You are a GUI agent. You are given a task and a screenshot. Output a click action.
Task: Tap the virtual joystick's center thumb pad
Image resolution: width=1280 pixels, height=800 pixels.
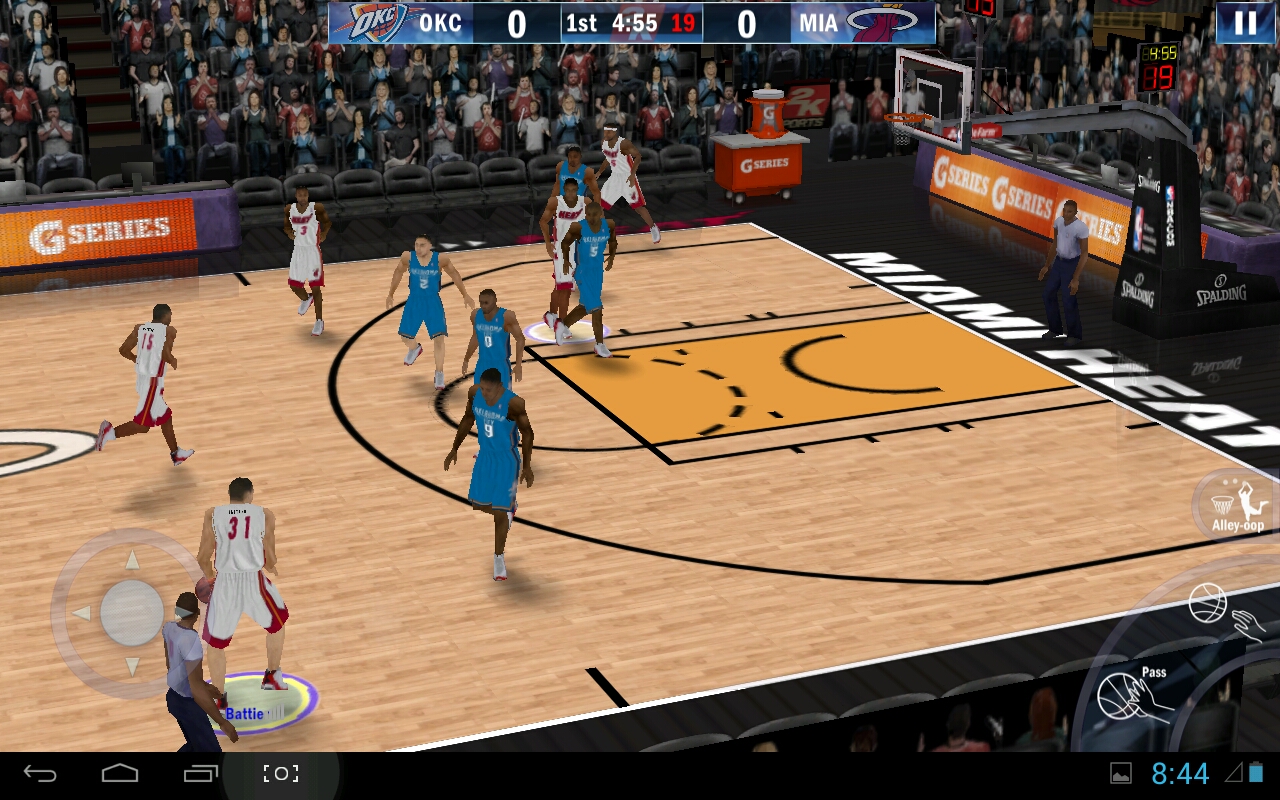(x=132, y=612)
